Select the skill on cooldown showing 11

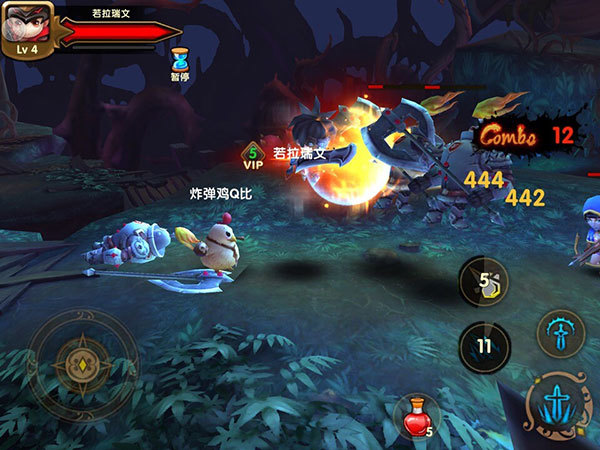pos(484,347)
